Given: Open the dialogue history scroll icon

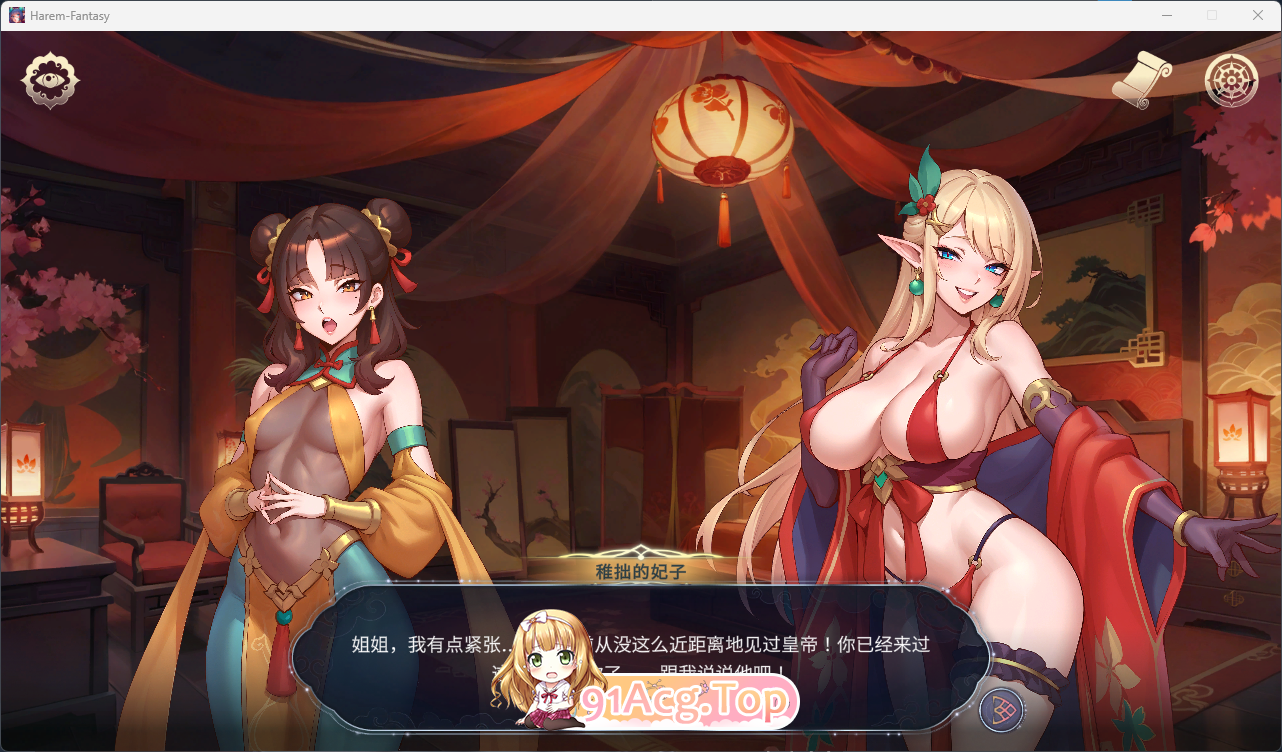Looking at the screenshot, I should [1140, 78].
